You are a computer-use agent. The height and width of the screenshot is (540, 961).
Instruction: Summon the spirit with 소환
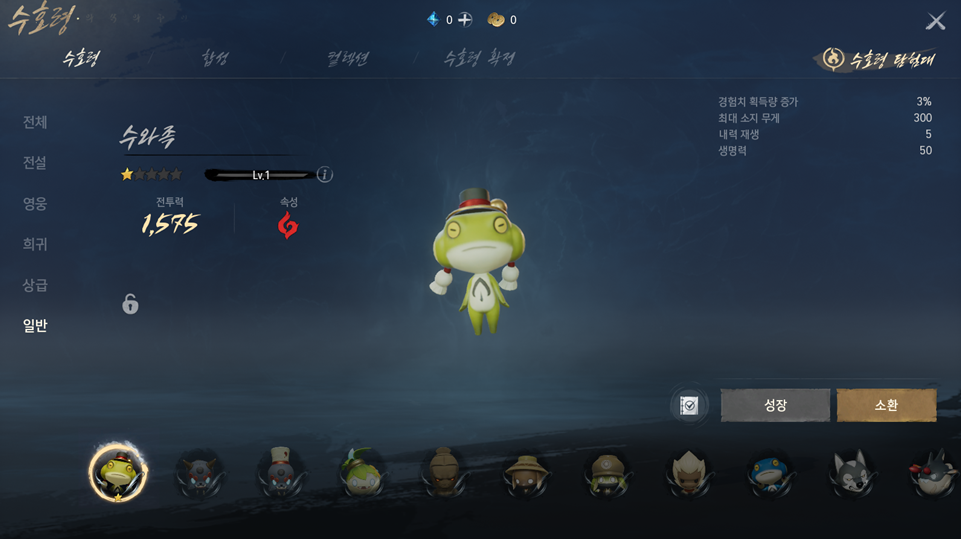(x=886, y=405)
